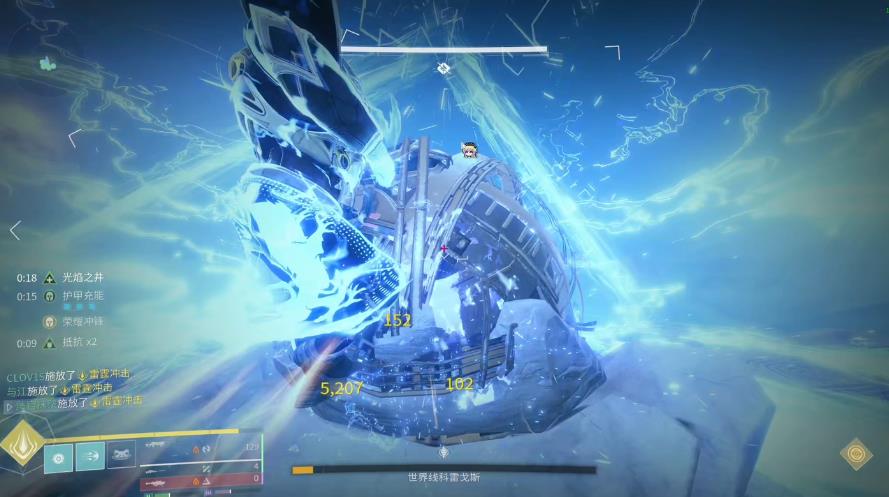
Task: Click the gold emblem icon at bottom right
Action: [x=855, y=455]
